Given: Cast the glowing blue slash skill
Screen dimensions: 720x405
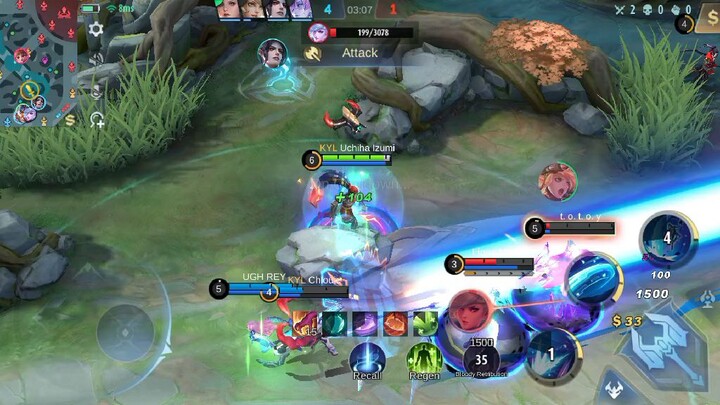Looking at the screenshot, I should coord(594,279).
